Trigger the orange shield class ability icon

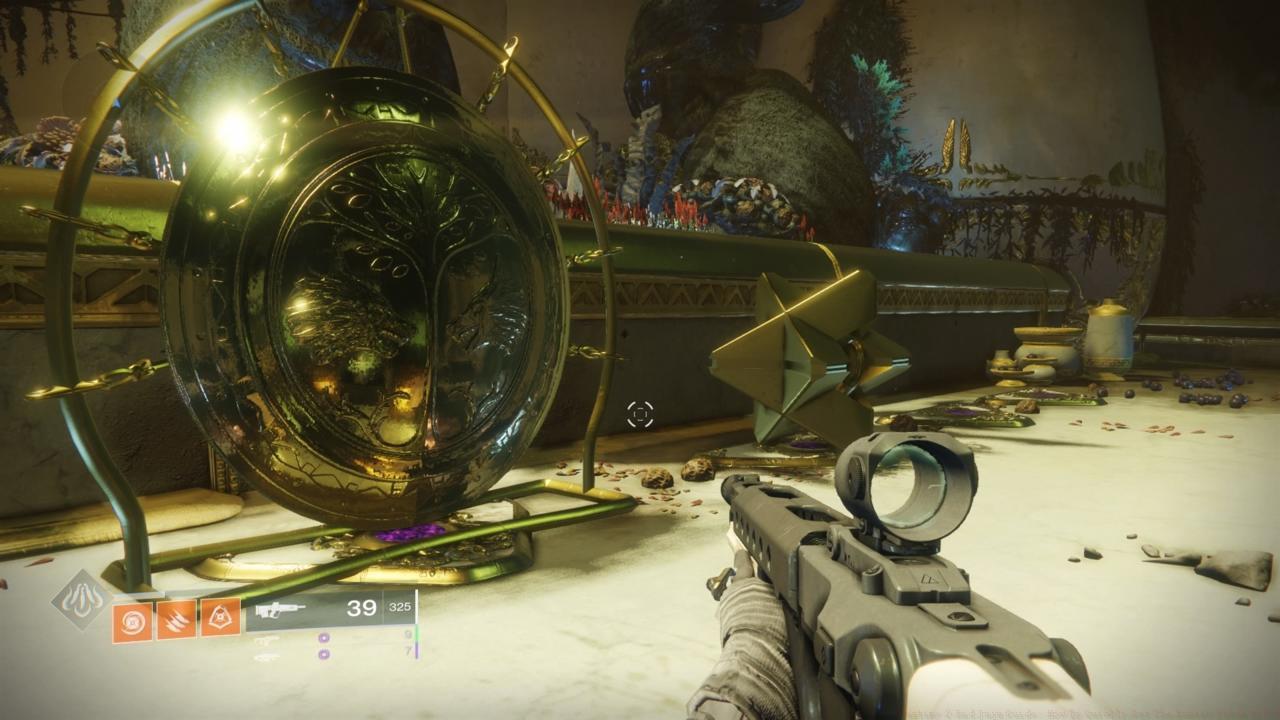pos(220,620)
